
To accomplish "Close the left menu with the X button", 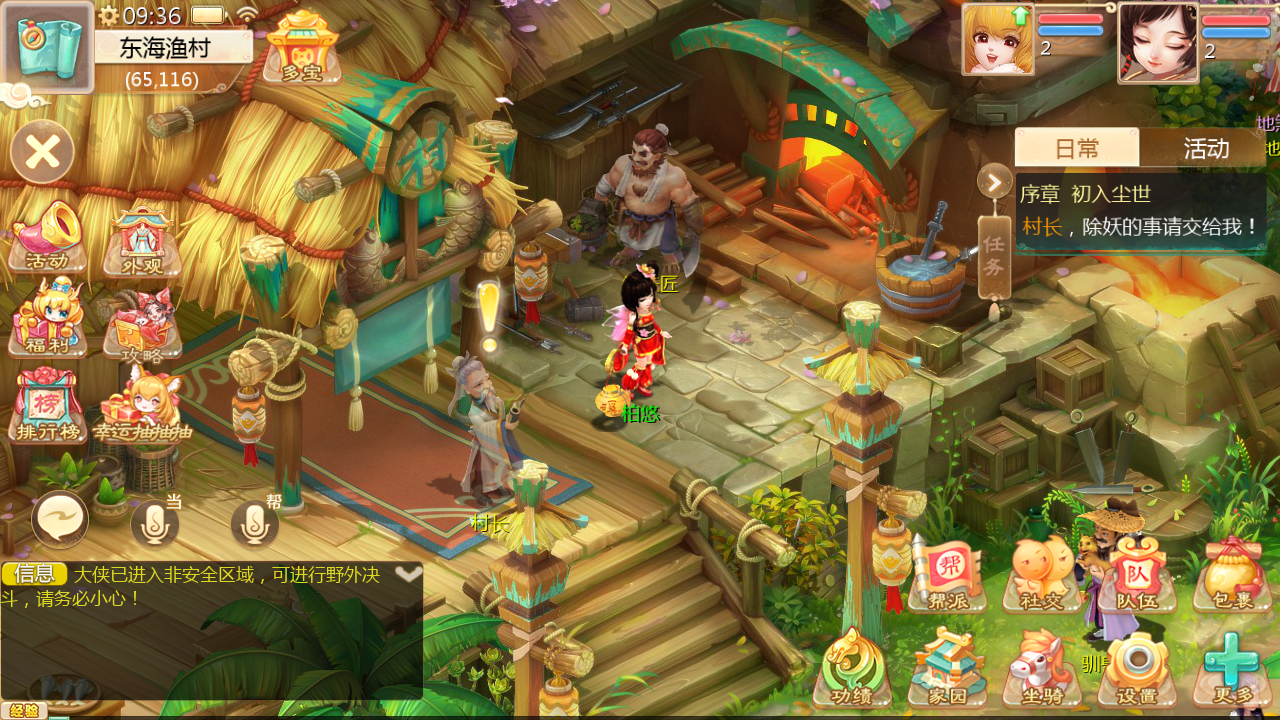I will pos(42,152).
